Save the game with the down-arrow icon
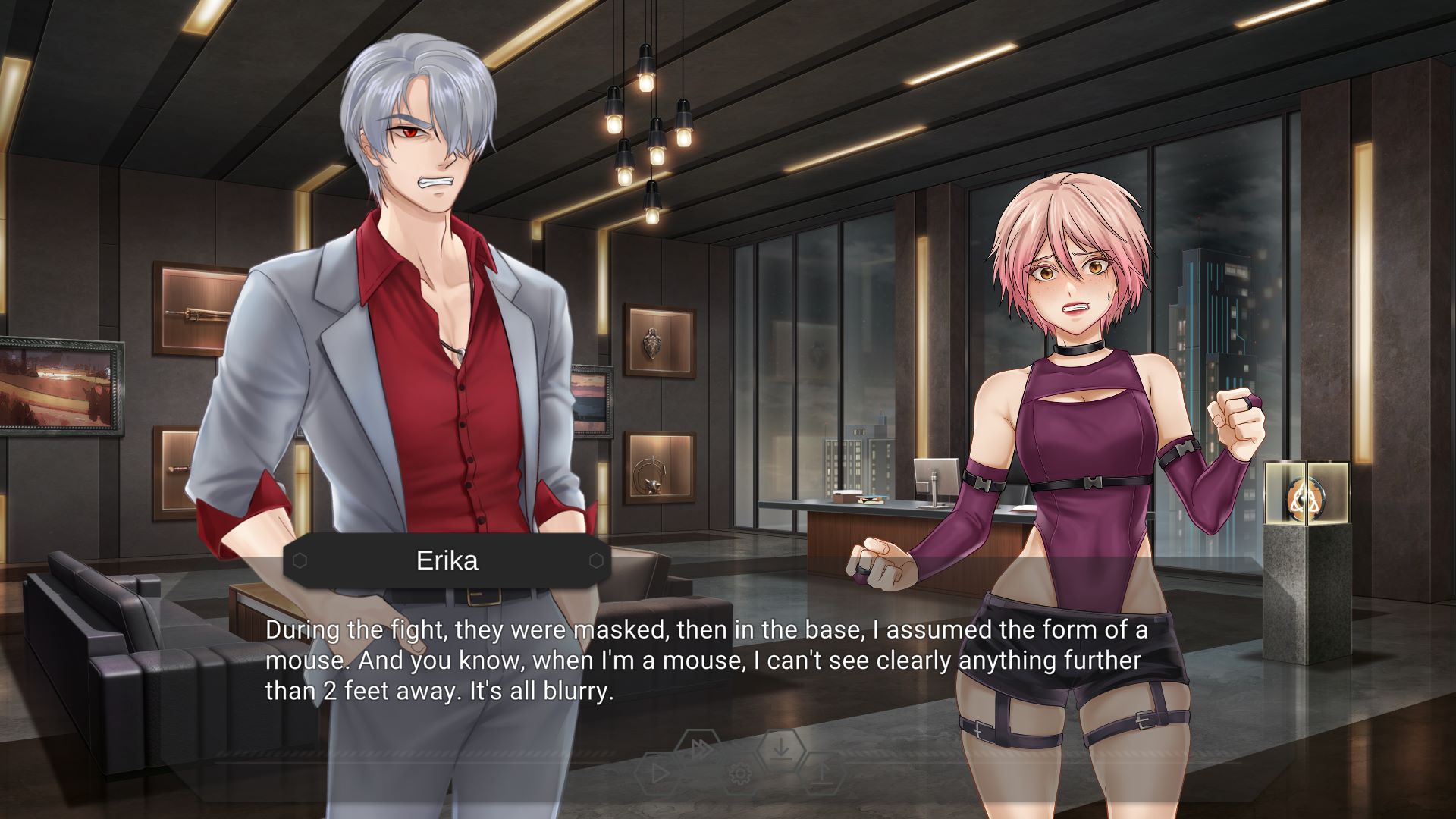Screen dimensions: 1456x819 pos(781,749)
